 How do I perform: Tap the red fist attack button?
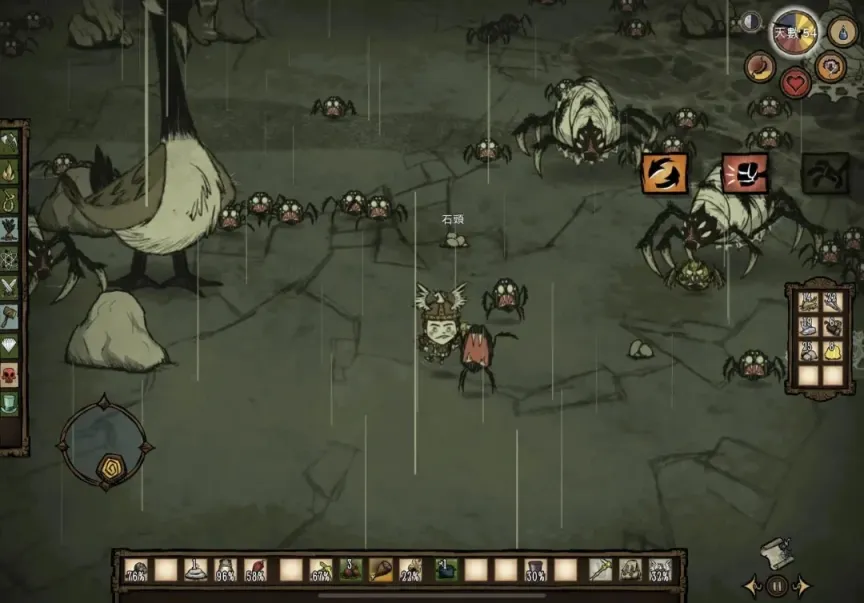coord(745,173)
